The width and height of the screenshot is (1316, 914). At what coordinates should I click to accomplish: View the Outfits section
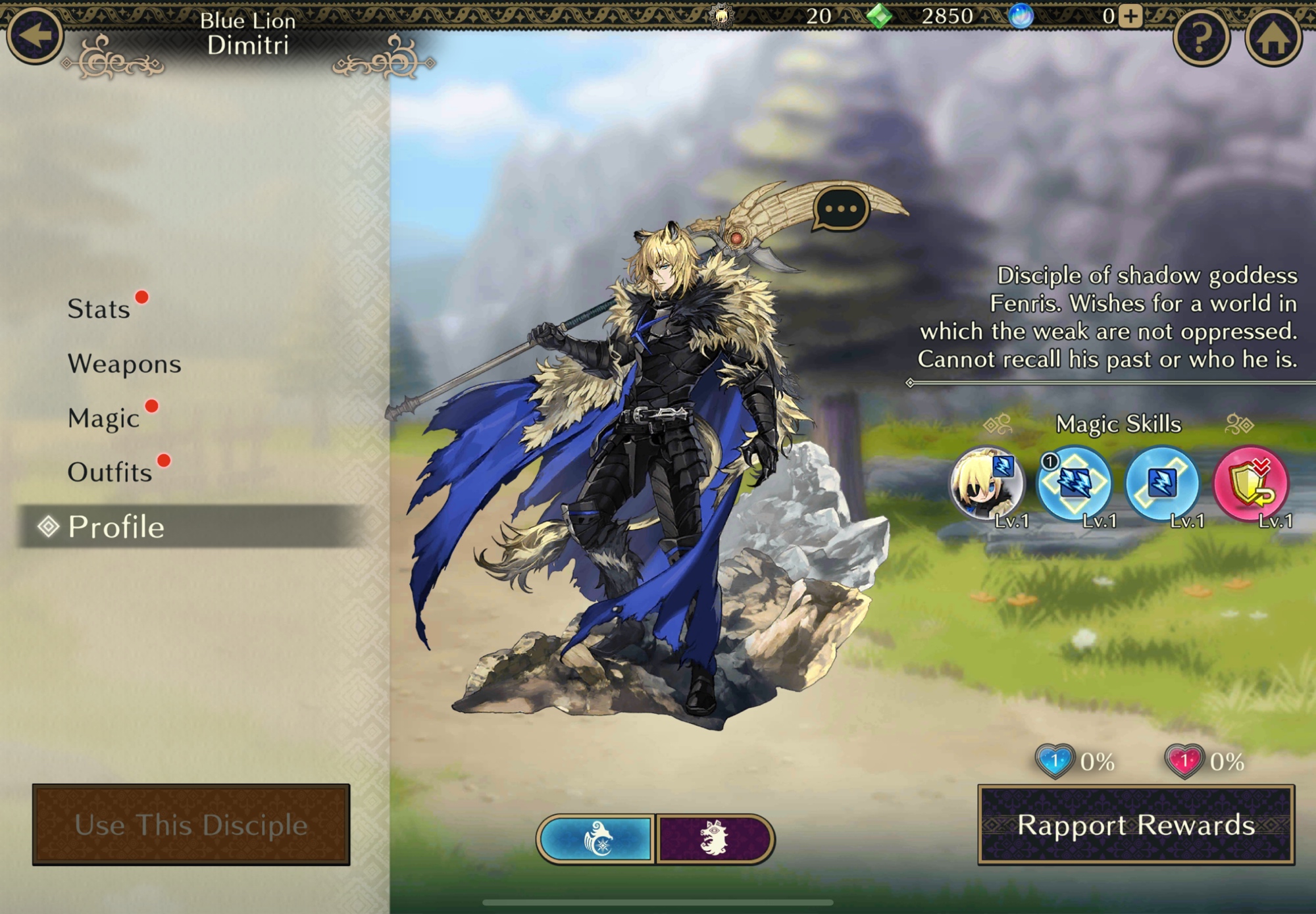tap(110, 472)
